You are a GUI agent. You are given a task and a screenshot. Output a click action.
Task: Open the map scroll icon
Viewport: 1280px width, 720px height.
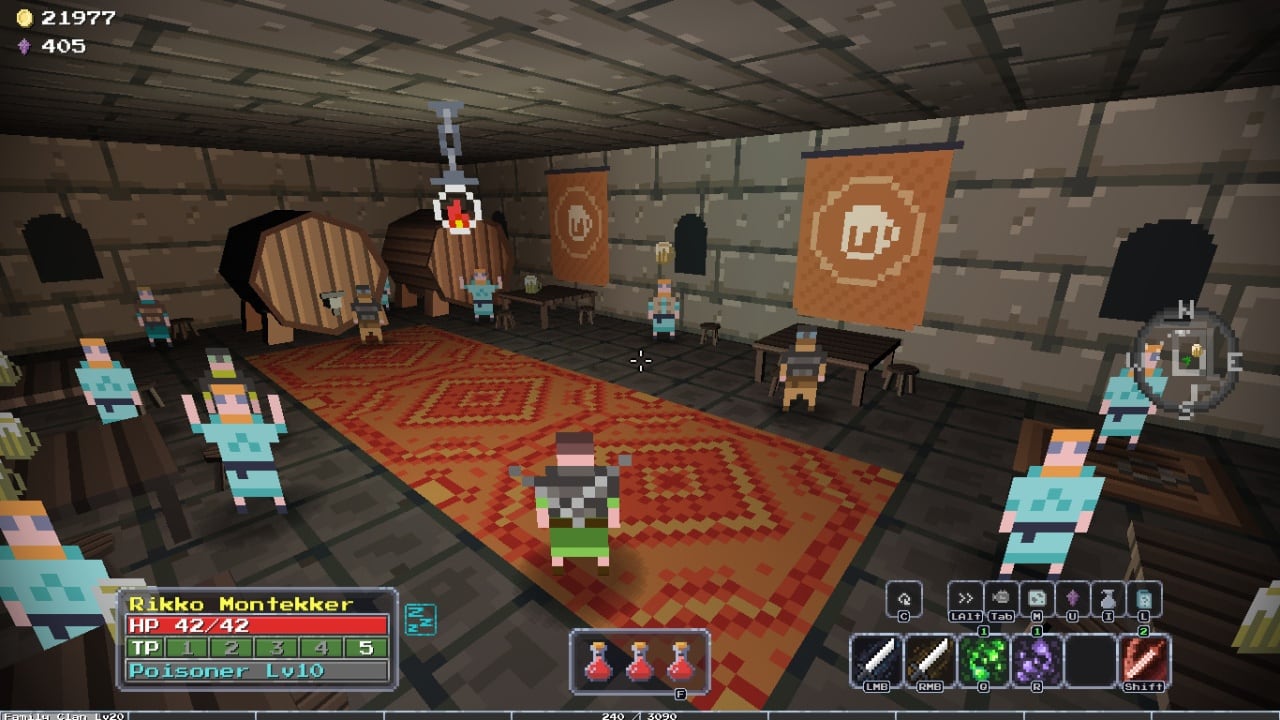[x=1037, y=597]
